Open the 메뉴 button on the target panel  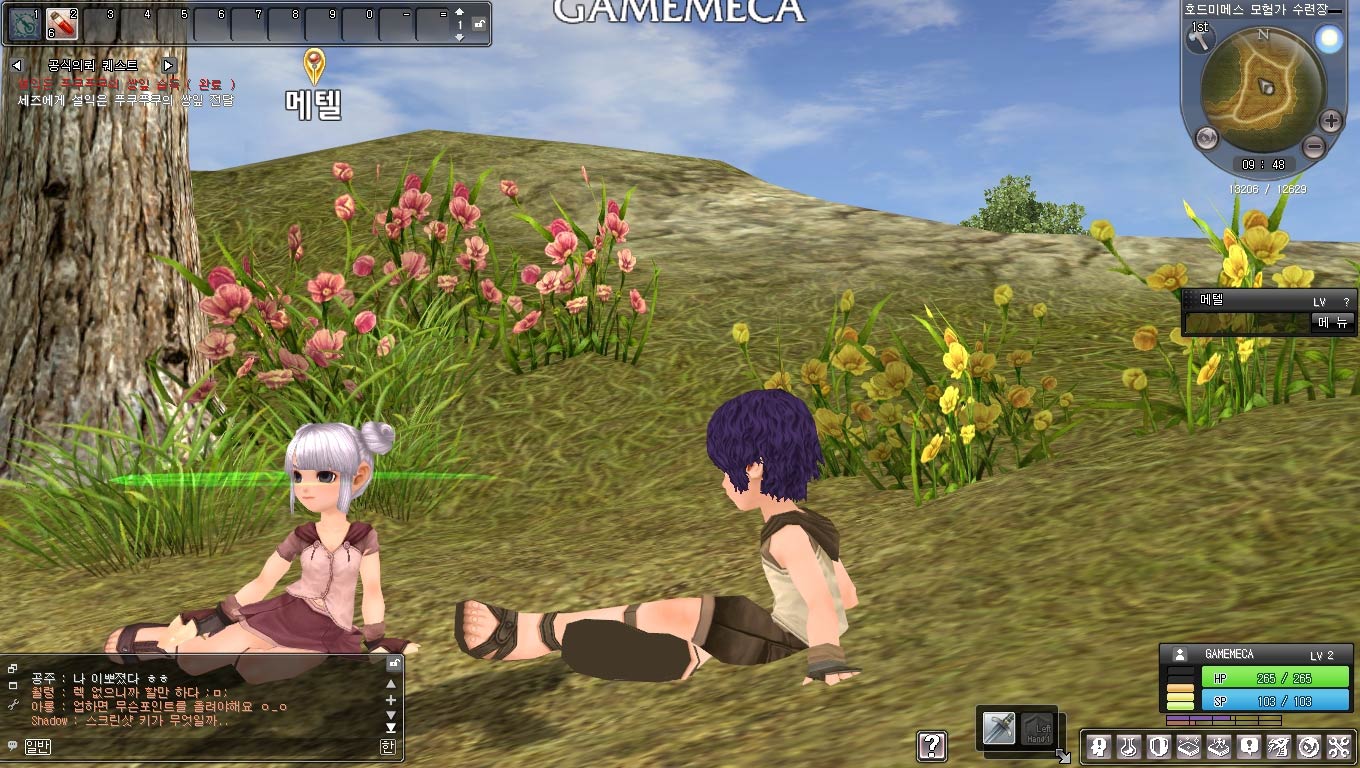tap(1334, 322)
